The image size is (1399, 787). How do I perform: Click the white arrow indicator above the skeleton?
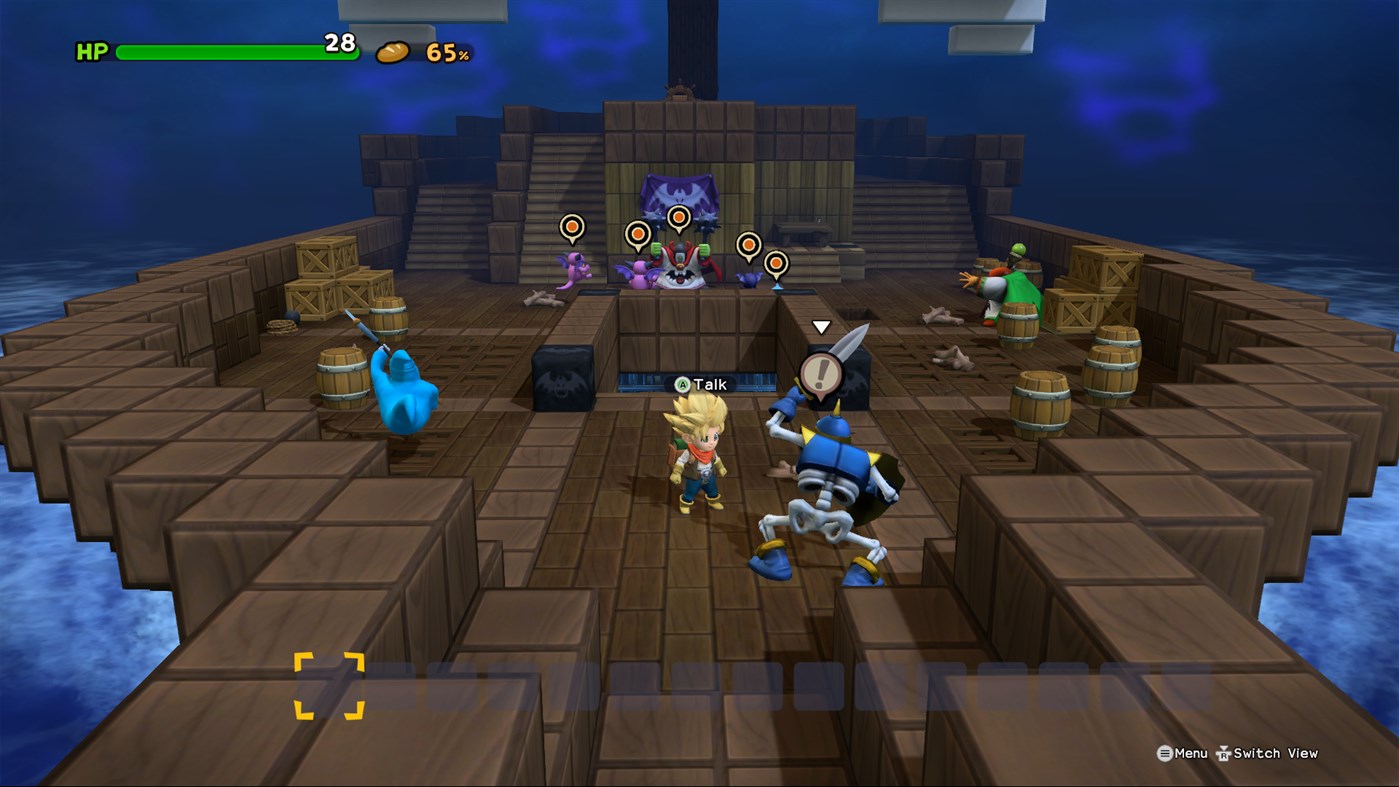[821, 326]
